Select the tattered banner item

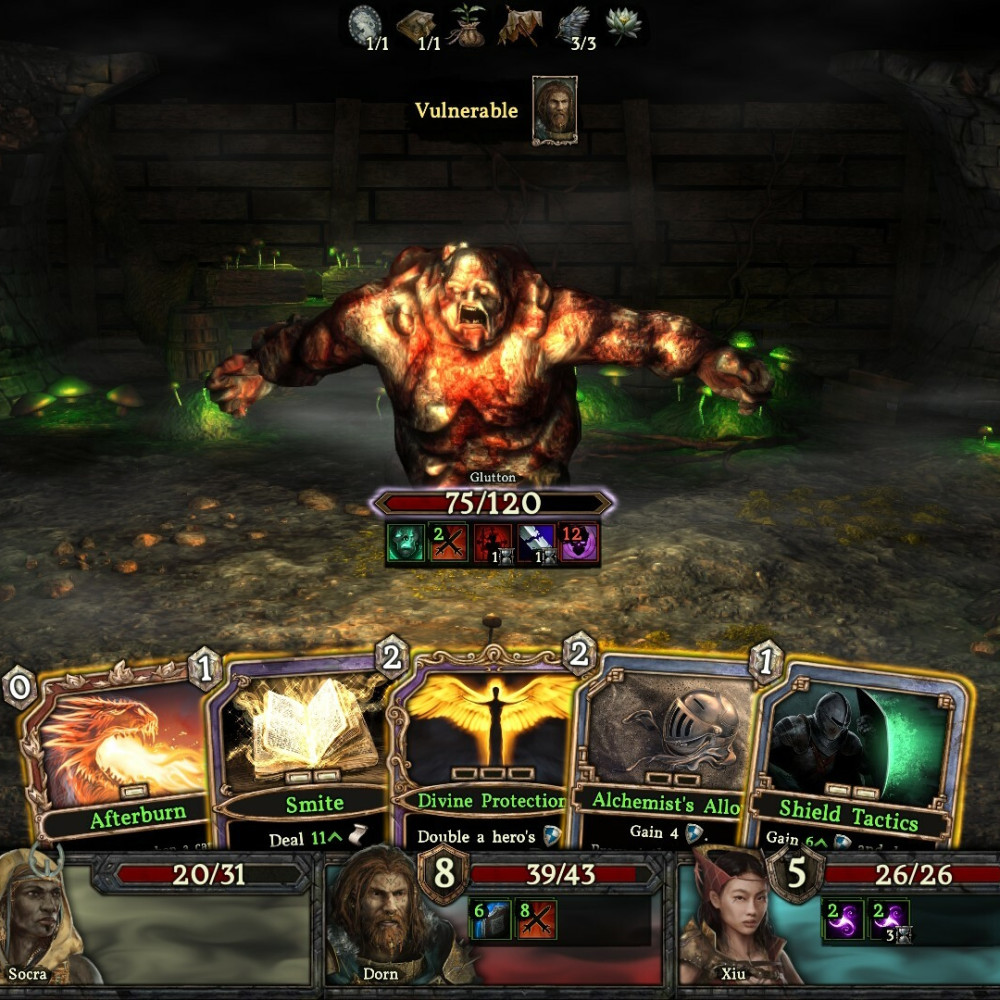click(520, 25)
